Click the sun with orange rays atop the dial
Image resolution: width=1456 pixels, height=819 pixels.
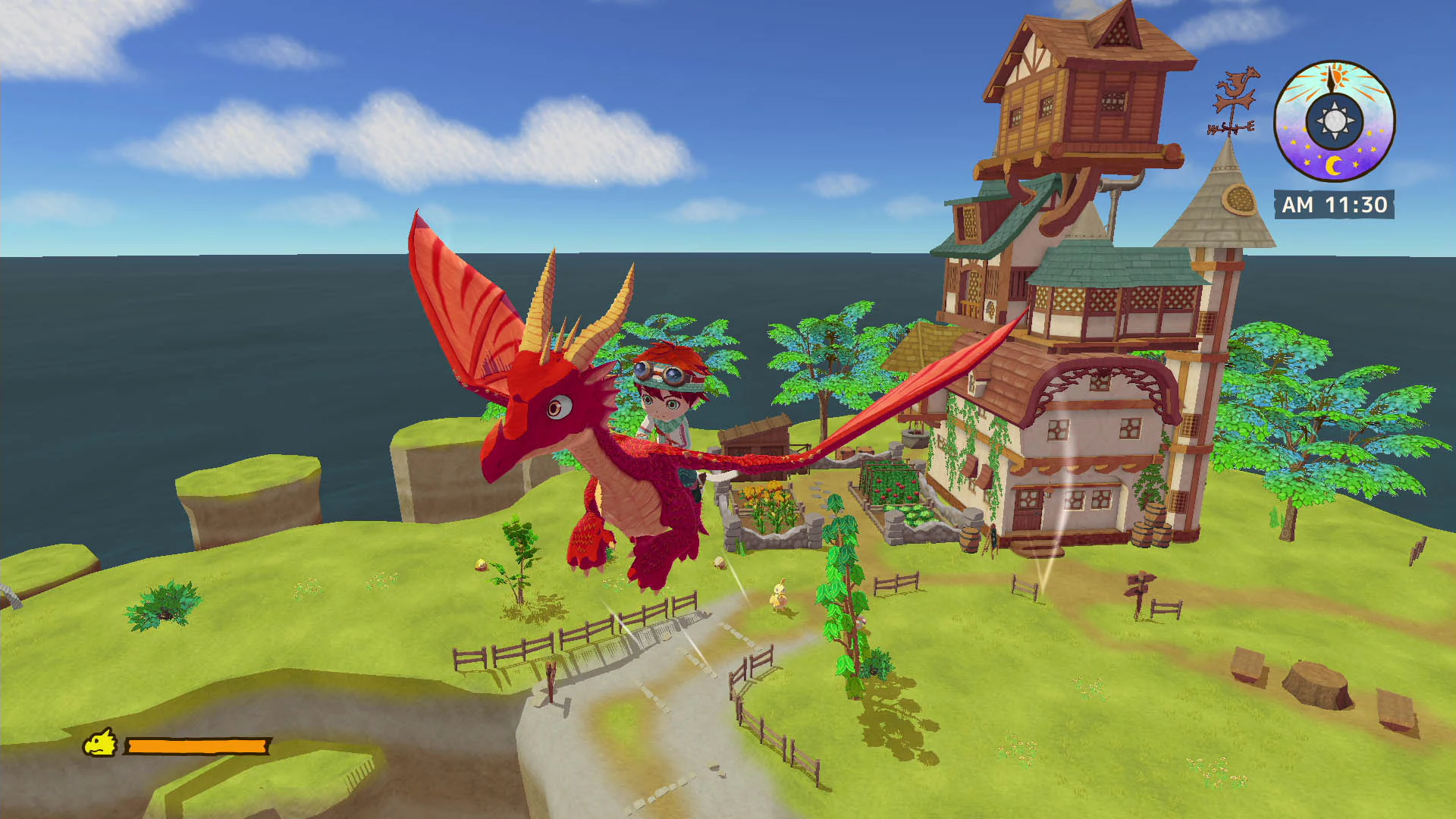click(x=1337, y=76)
